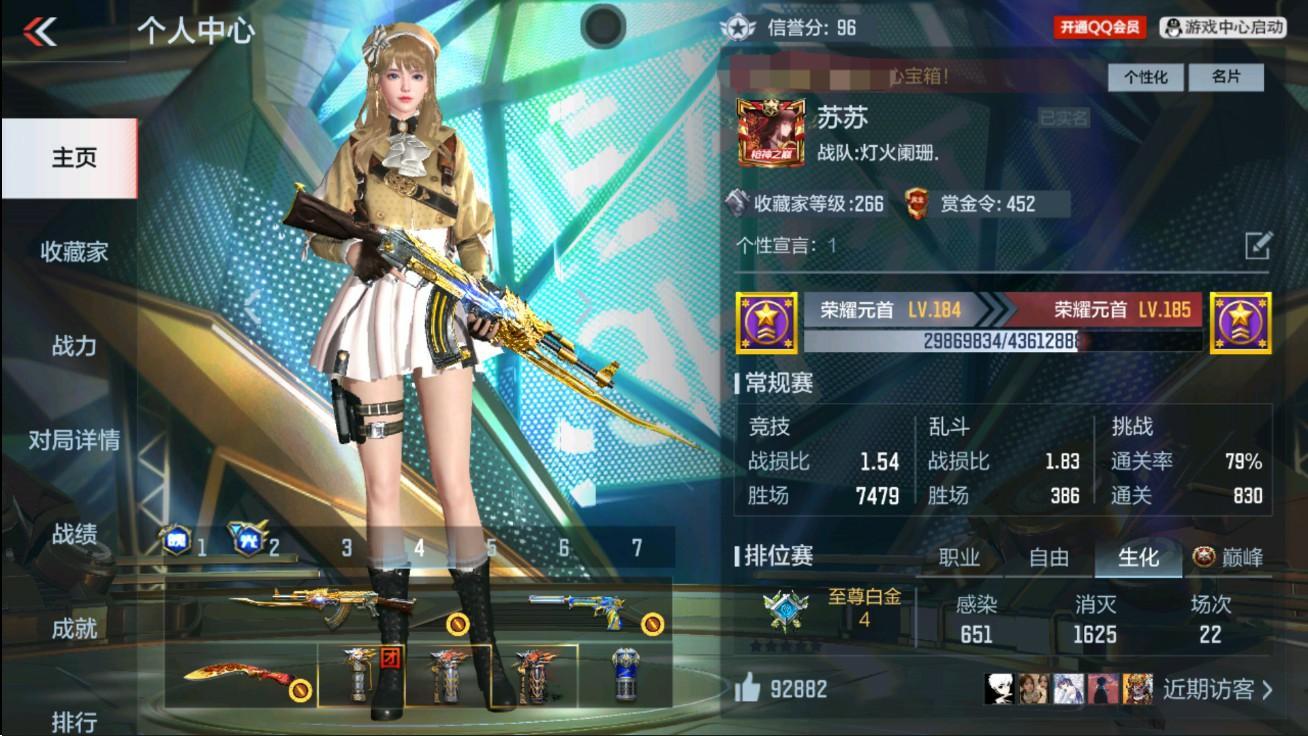The image size is (1308, 736).
Task: Click the 荣耀元首 experience progress bar
Action: click(1000, 343)
